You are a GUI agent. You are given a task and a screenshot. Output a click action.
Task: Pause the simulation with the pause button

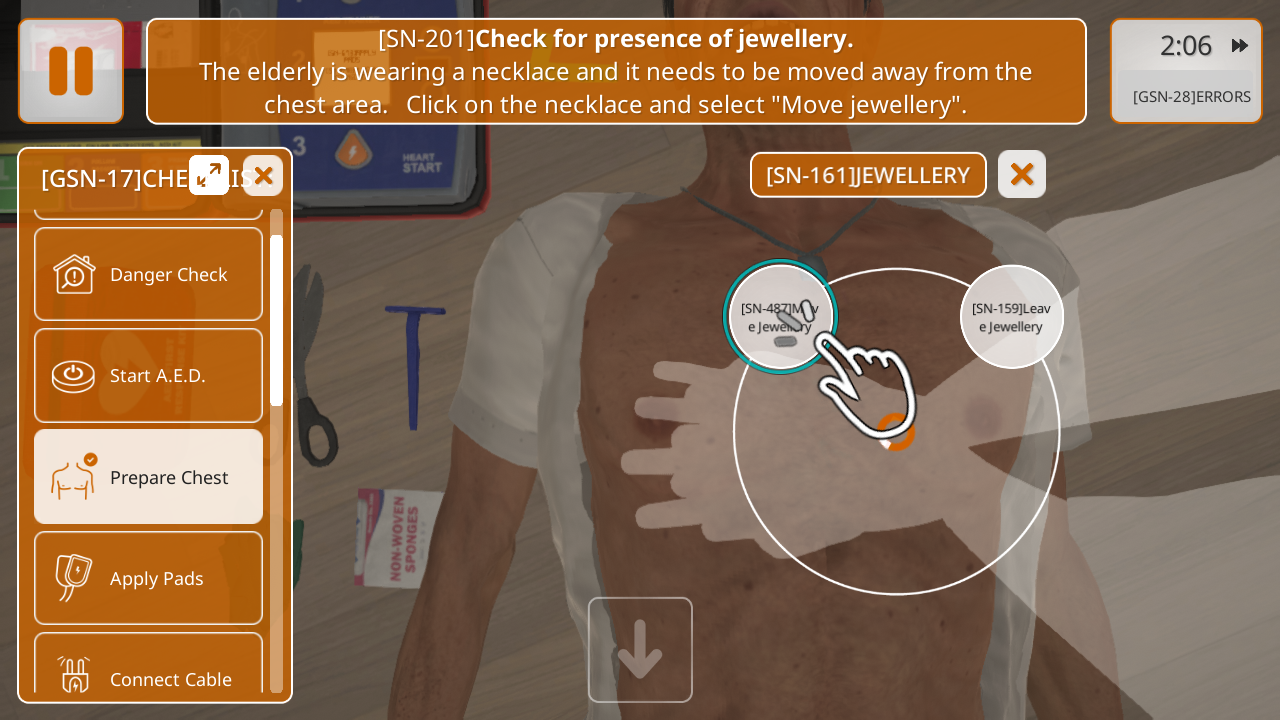coord(71,71)
